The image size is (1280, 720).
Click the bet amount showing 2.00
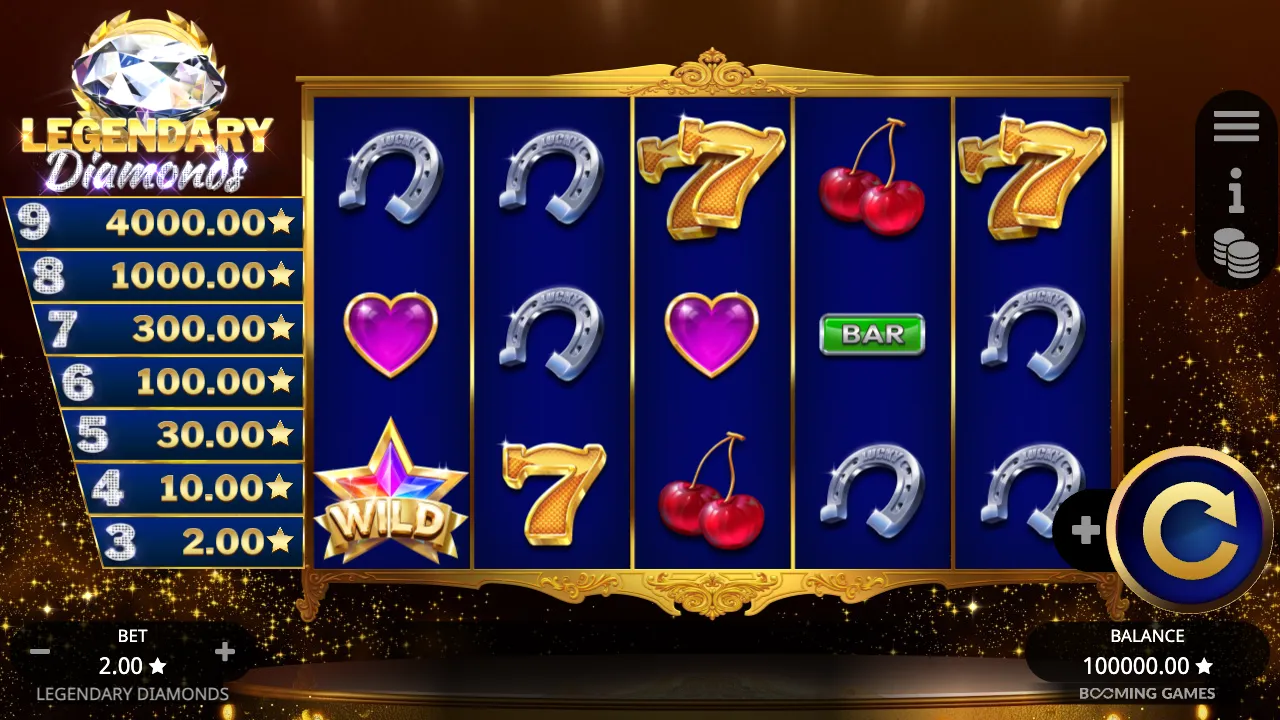click(131, 665)
